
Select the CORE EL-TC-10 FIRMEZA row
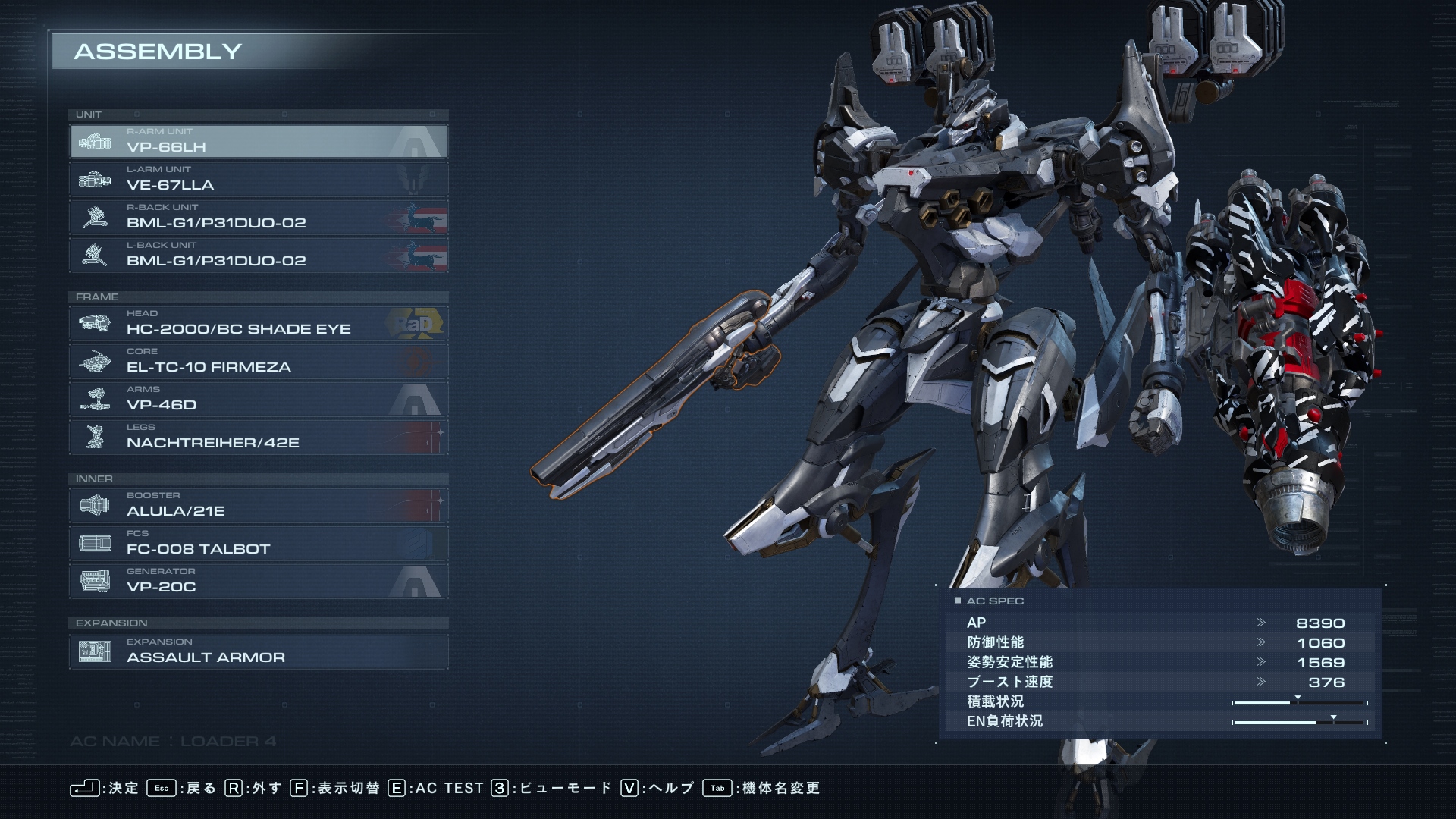tap(258, 362)
